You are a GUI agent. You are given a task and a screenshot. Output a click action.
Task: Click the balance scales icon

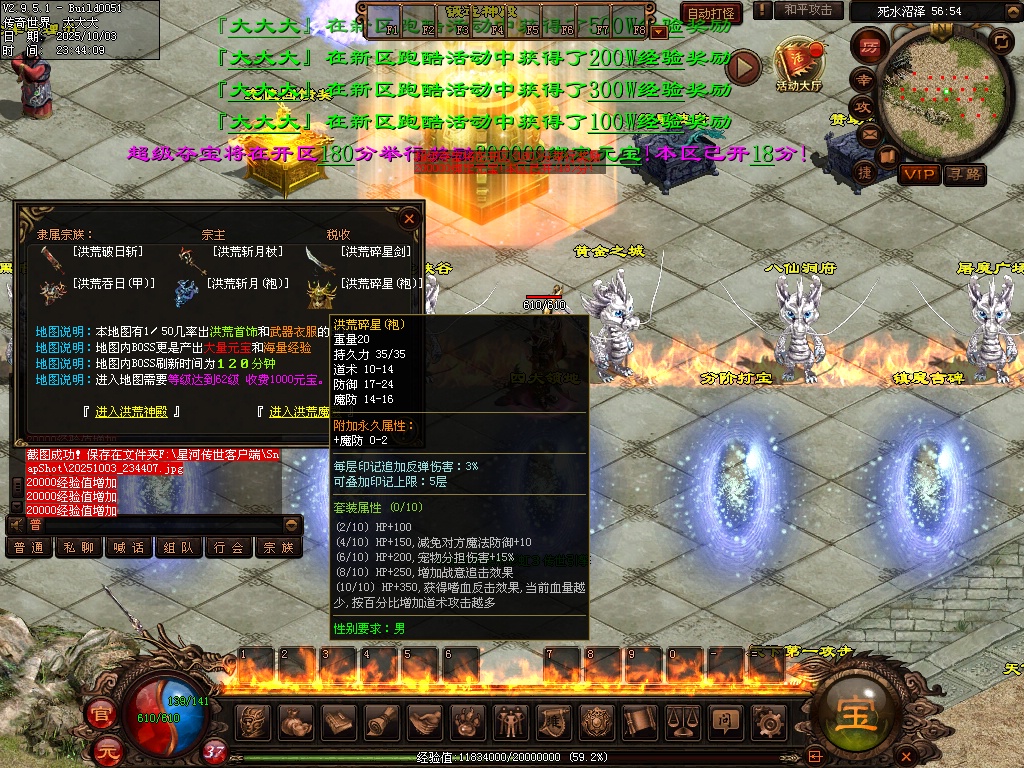pos(682,721)
